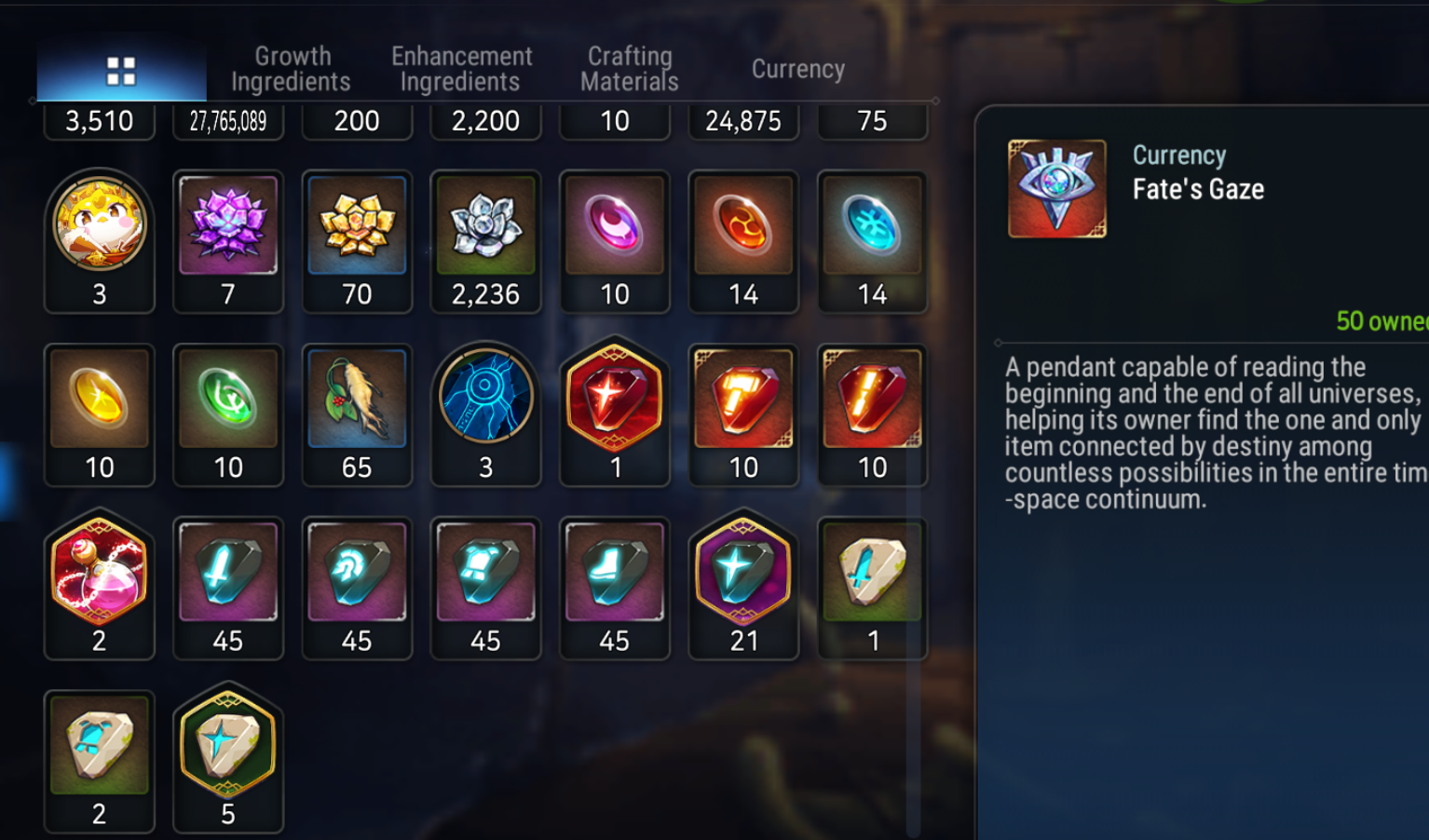Select the Crafting Materials tab
This screenshot has width=1429, height=840.
[x=629, y=69]
